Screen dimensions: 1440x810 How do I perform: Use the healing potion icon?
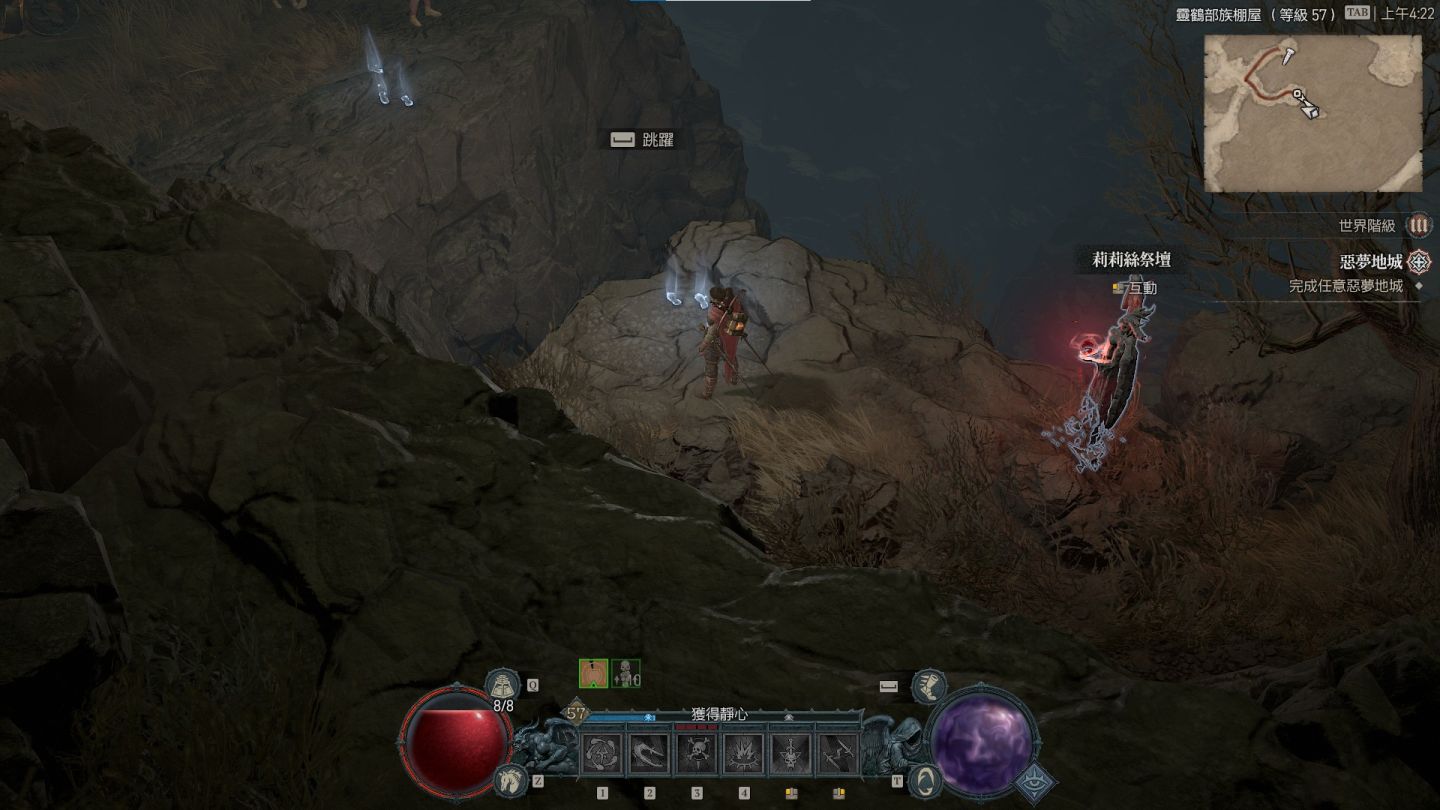(501, 686)
